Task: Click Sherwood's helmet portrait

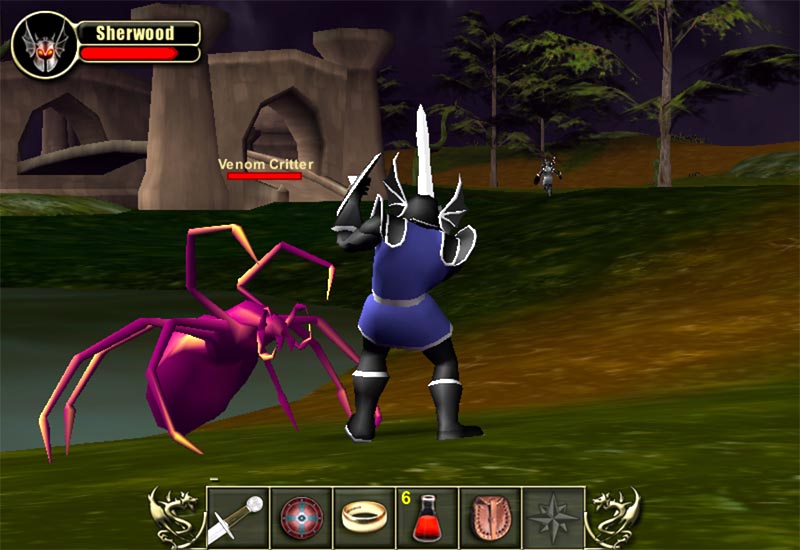Action: (x=41, y=45)
